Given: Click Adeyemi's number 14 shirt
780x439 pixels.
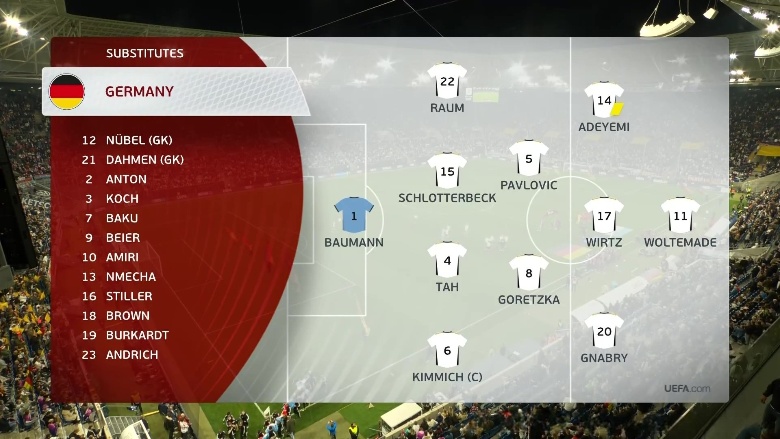Looking at the screenshot, I should point(604,99).
